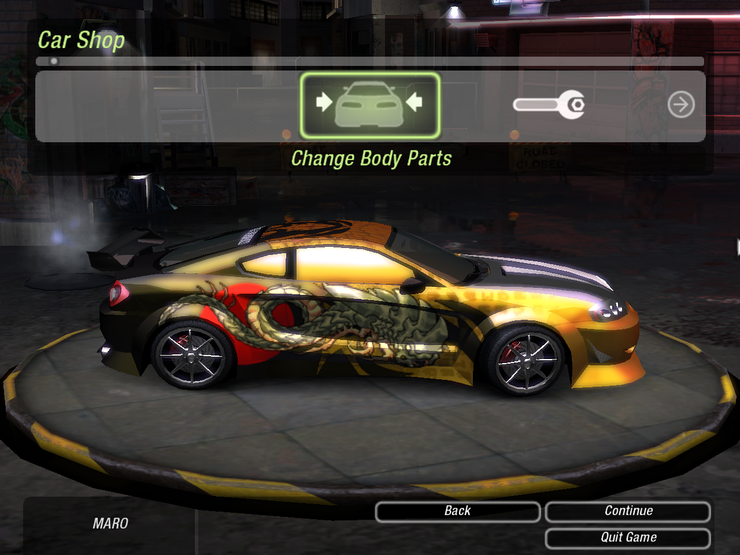Viewport: 740px width, 555px height.
Task: Click the right arrow to show more categories
Action: point(681,104)
